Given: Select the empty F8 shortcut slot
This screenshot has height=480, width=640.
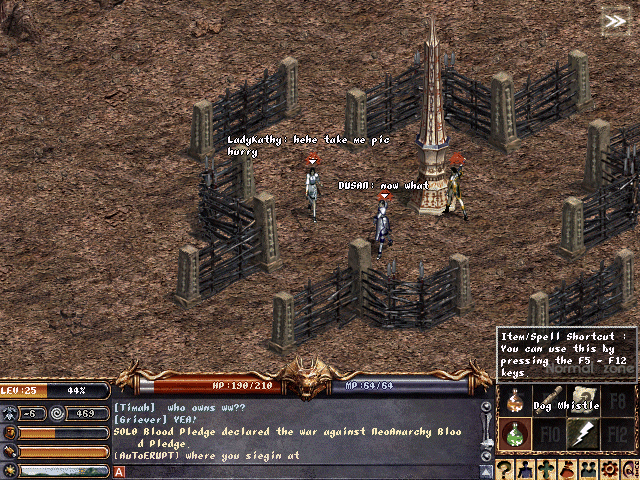Looking at the screenshot, I should [x=617, y=402].
